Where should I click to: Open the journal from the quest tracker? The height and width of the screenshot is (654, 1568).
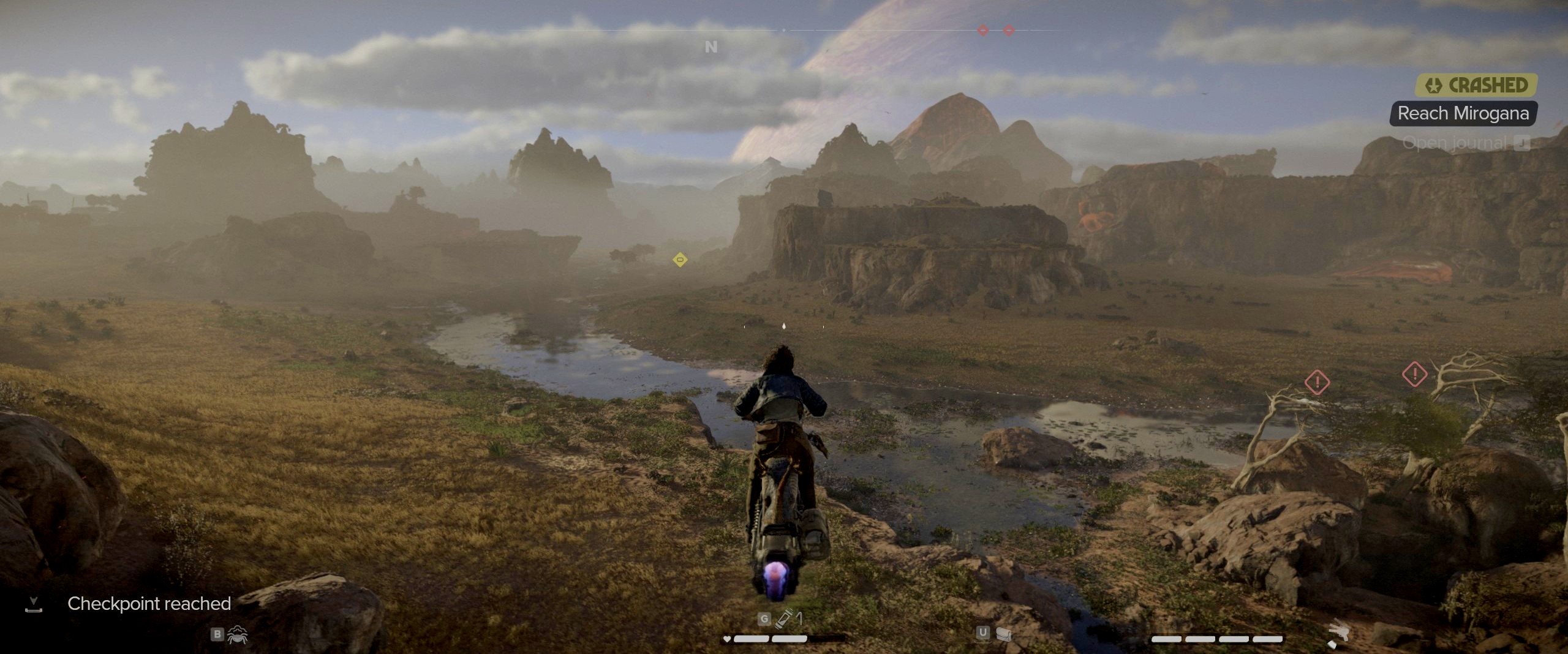pos(1466,143)
